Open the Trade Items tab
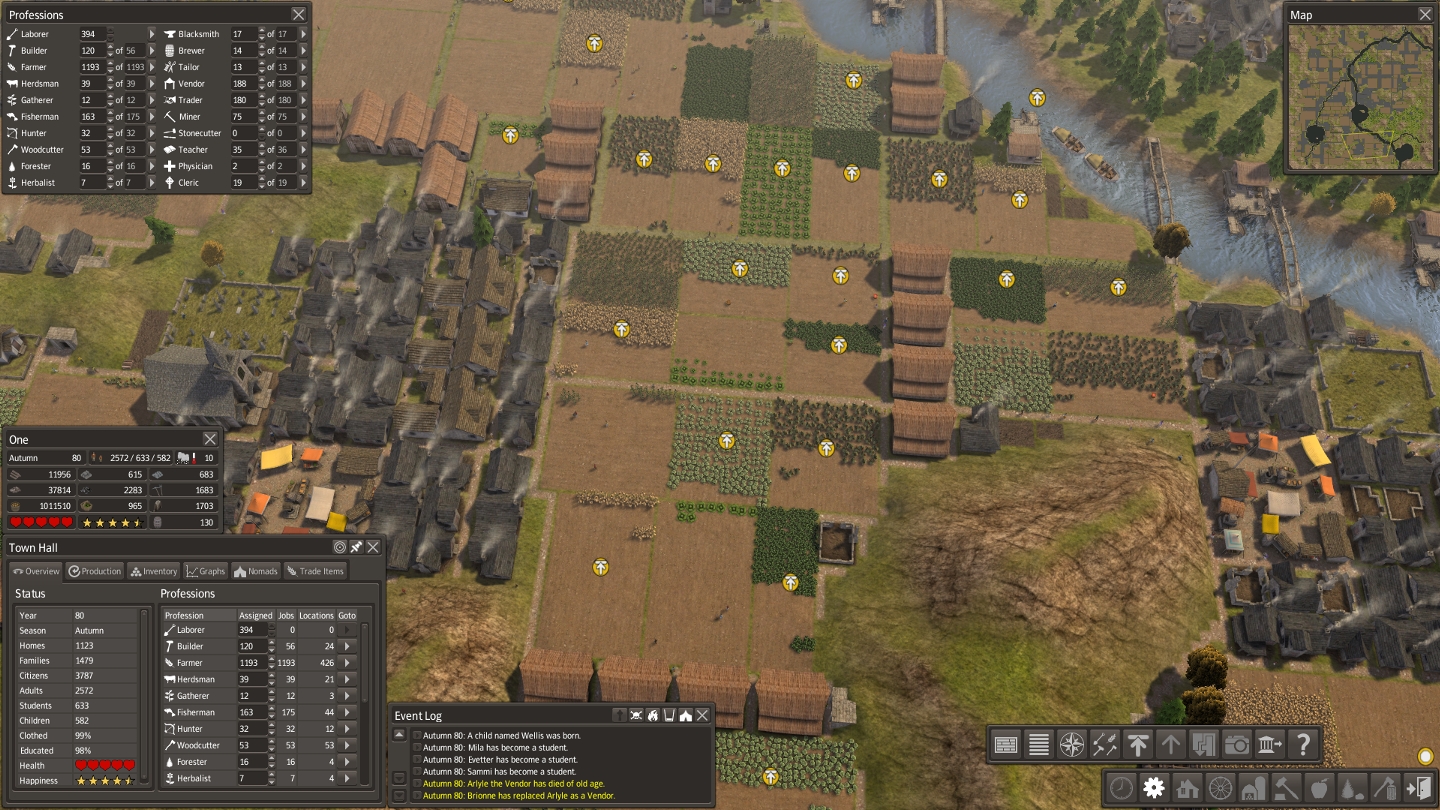The height and width of the screenshot is (810, 1440). pos(315,571)
